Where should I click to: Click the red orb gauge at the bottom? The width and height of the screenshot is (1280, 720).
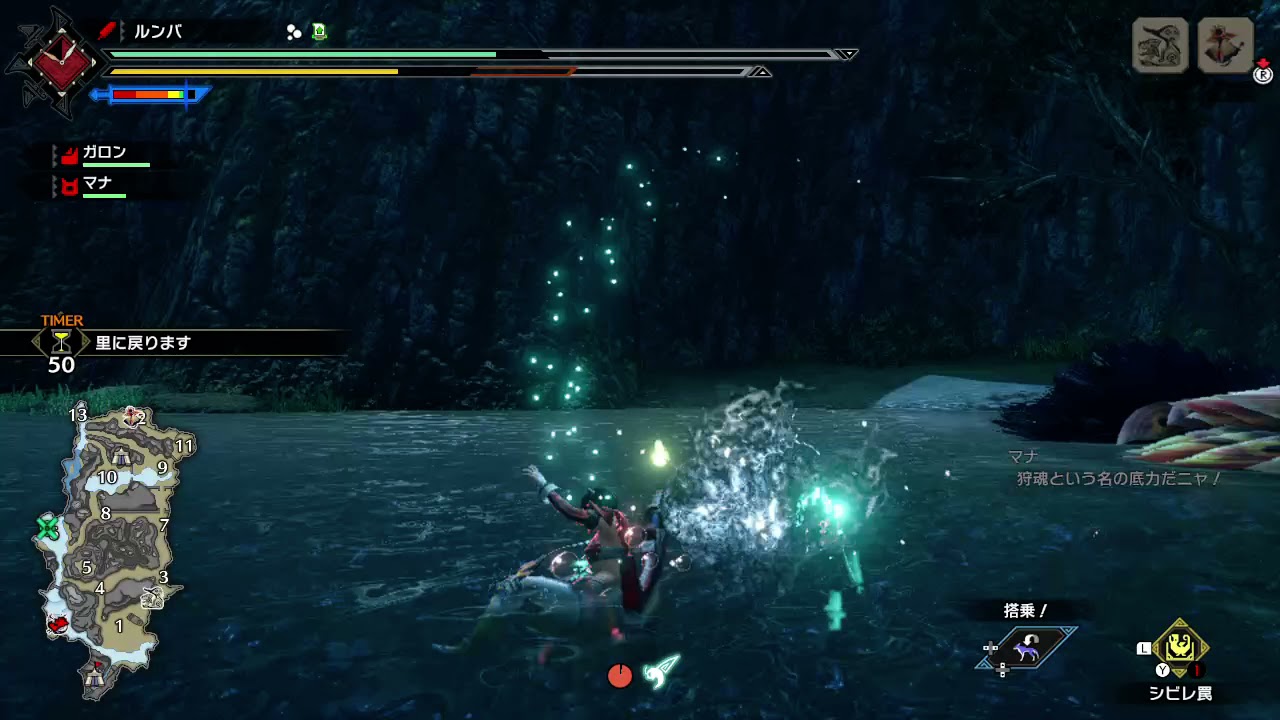(620, 676)
